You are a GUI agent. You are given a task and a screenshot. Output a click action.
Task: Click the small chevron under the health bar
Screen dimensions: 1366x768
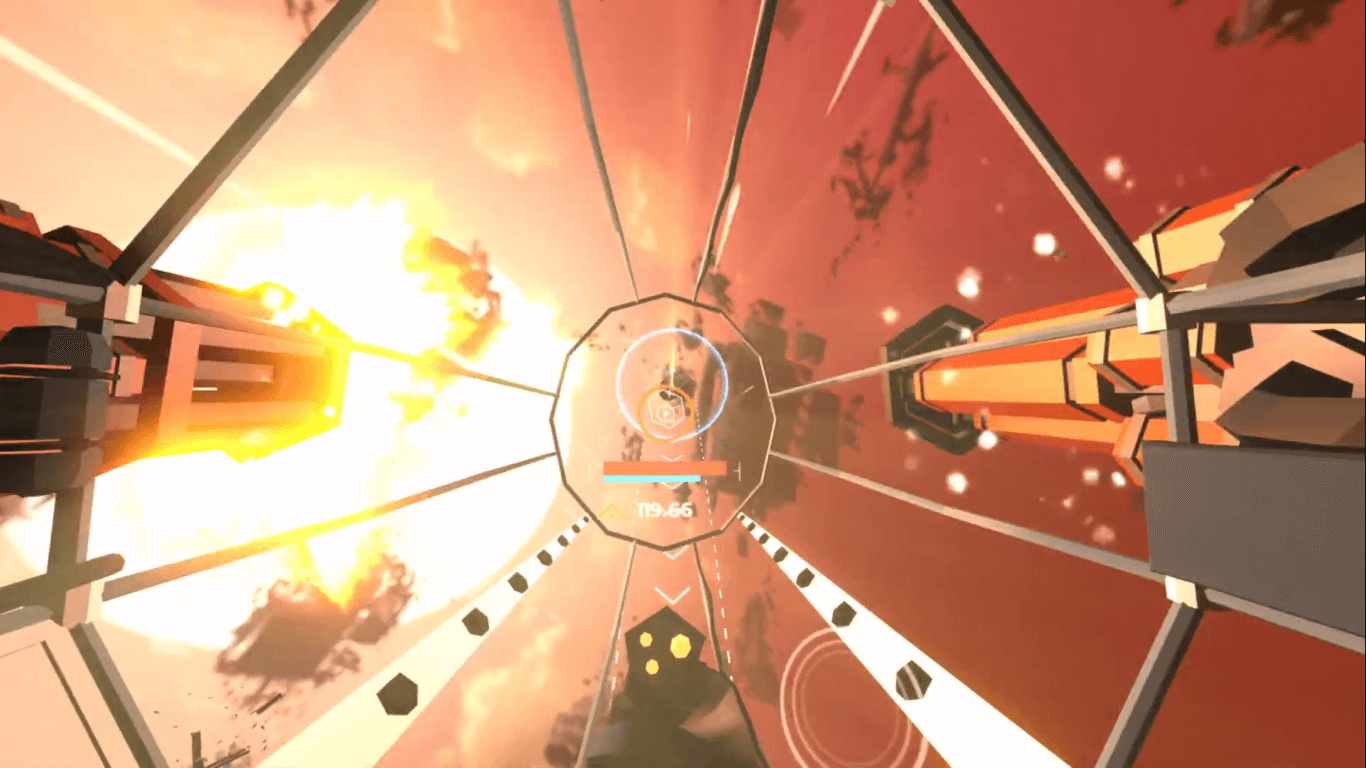pos(670,485)
